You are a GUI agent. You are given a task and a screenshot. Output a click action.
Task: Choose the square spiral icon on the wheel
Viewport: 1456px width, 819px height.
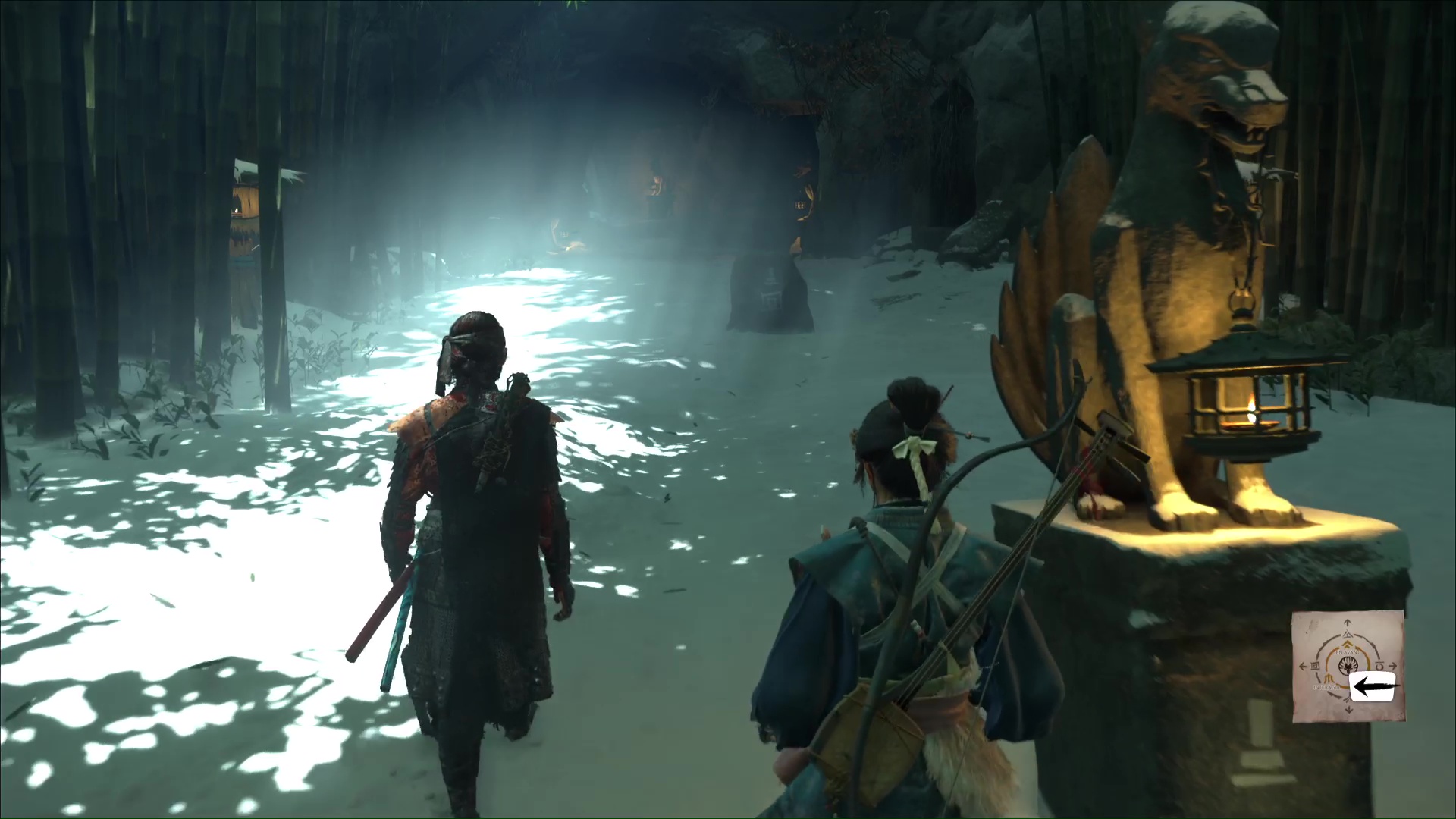click(x=1314, y=667)
